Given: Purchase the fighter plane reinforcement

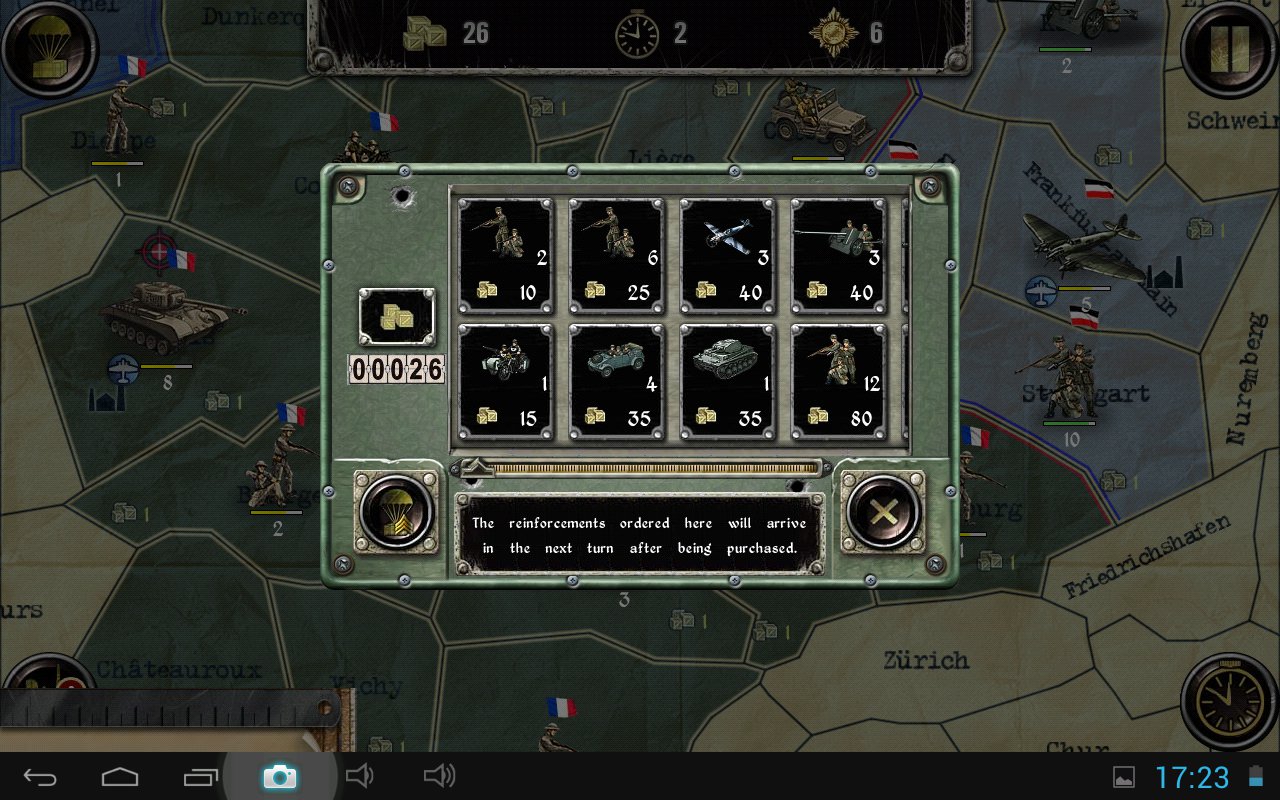Looking at the screenshot, I should coord(727,255).
